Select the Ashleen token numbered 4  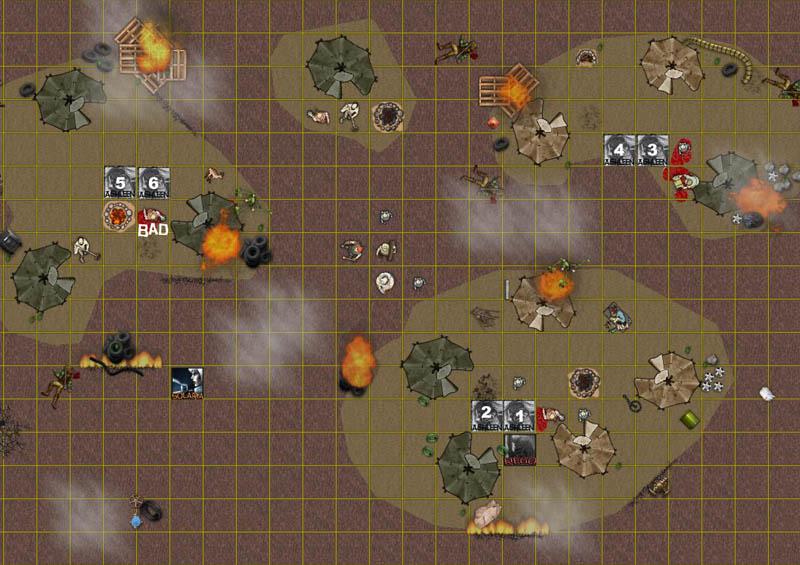620,150
